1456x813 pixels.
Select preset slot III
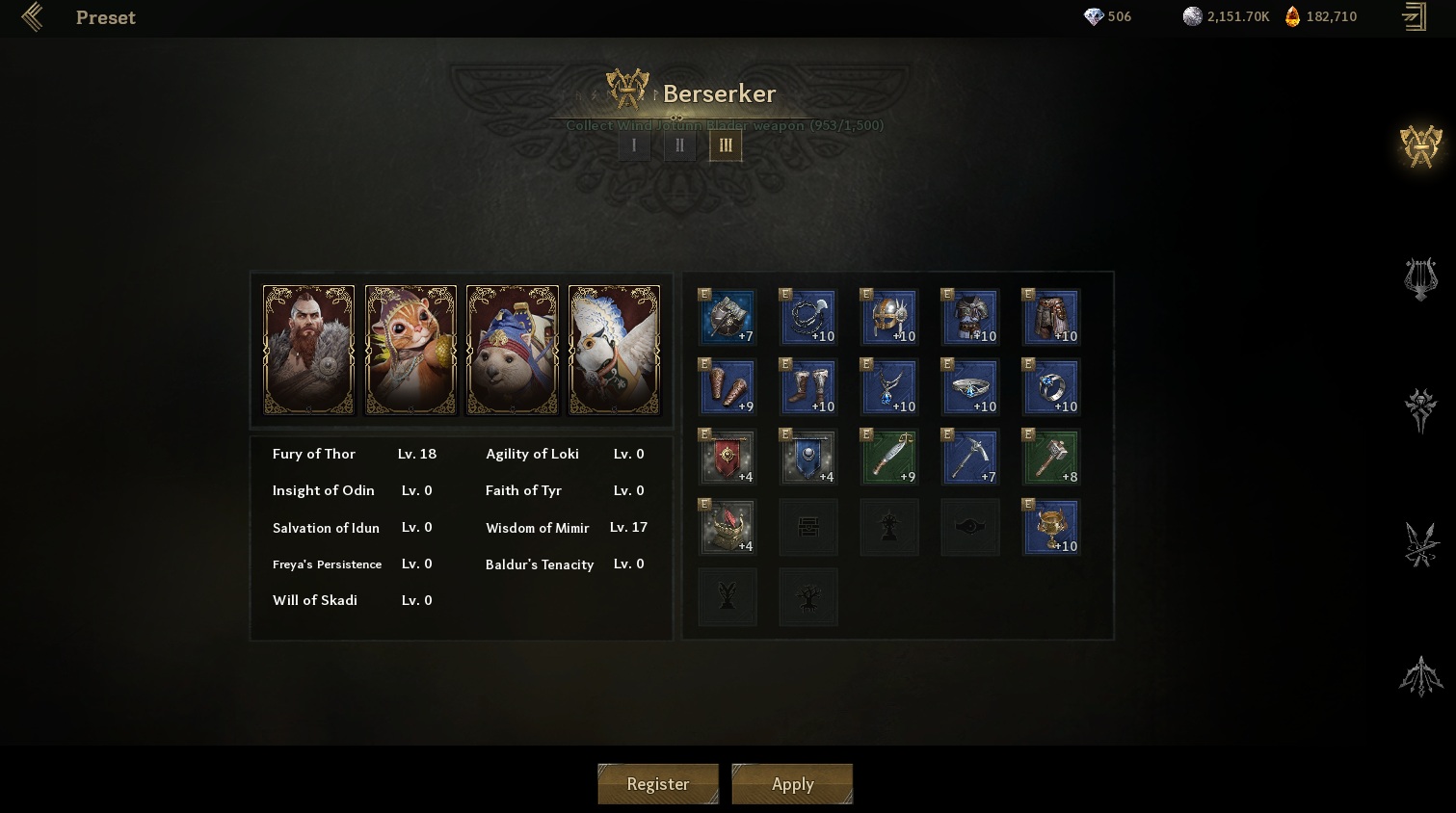[726, 145]
